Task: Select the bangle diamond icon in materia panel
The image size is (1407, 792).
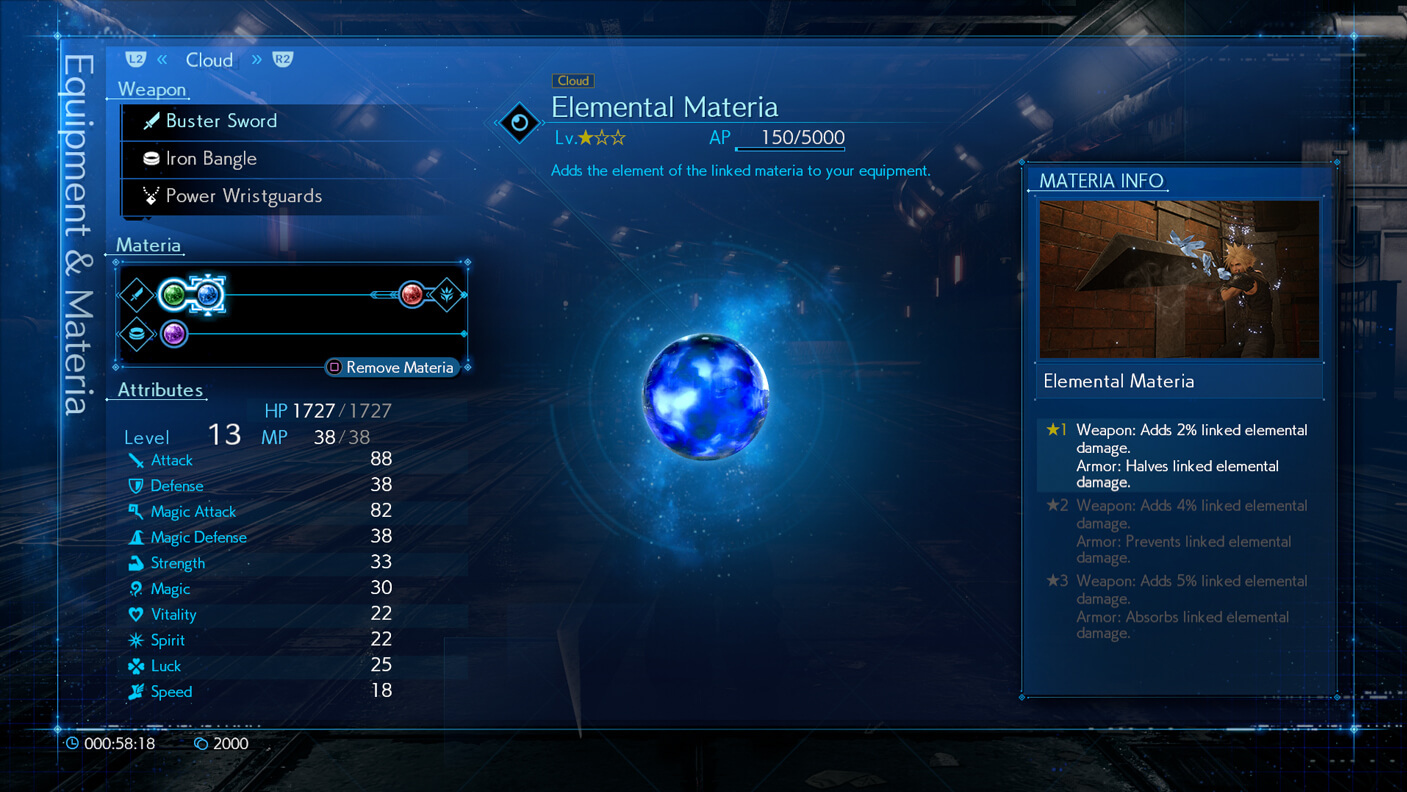Action: tap(137, 333)
